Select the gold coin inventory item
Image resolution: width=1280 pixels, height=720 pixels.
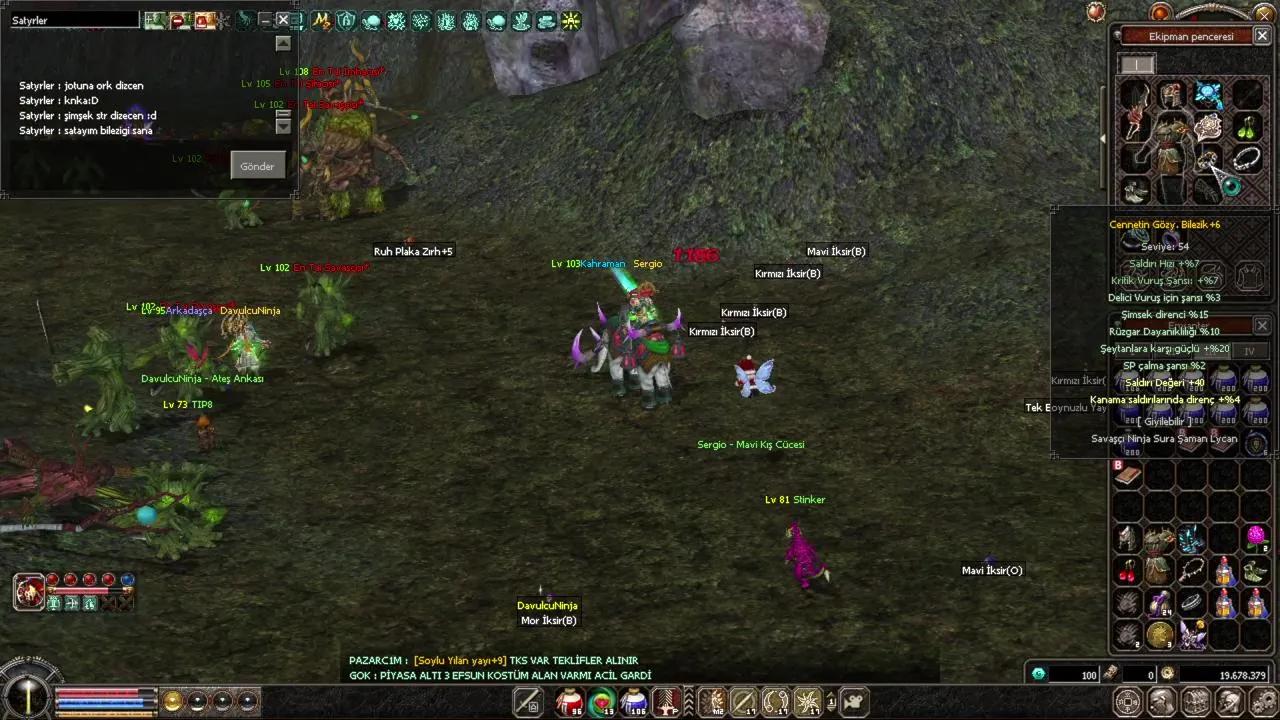pos(1160,634)
